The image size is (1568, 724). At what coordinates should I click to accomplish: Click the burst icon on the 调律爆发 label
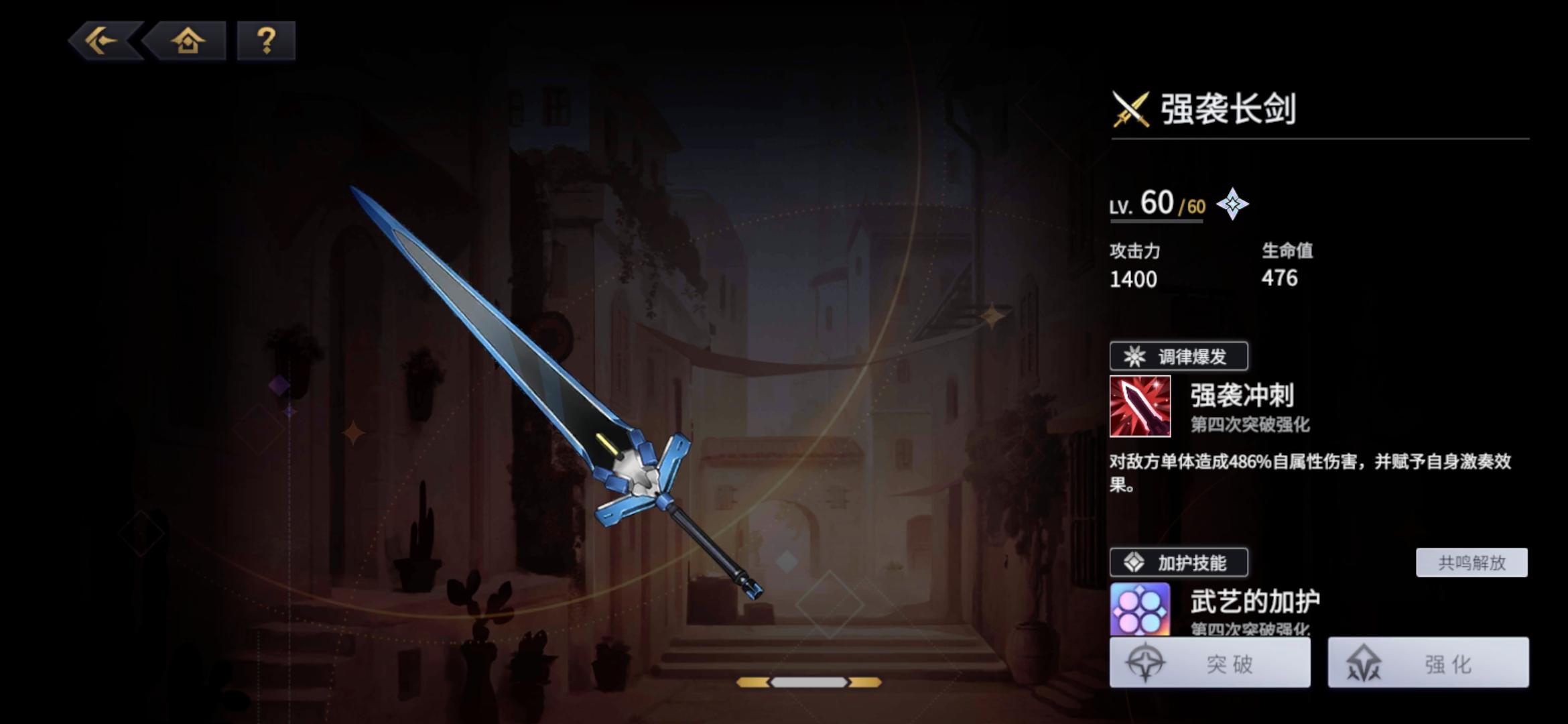1136,357
